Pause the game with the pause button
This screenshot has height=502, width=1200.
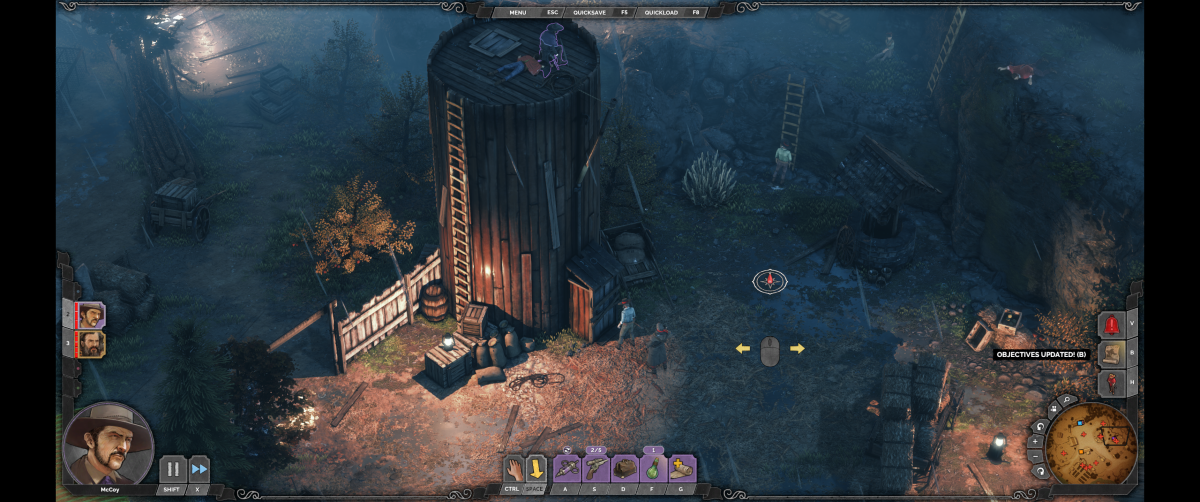pos(173,468)
